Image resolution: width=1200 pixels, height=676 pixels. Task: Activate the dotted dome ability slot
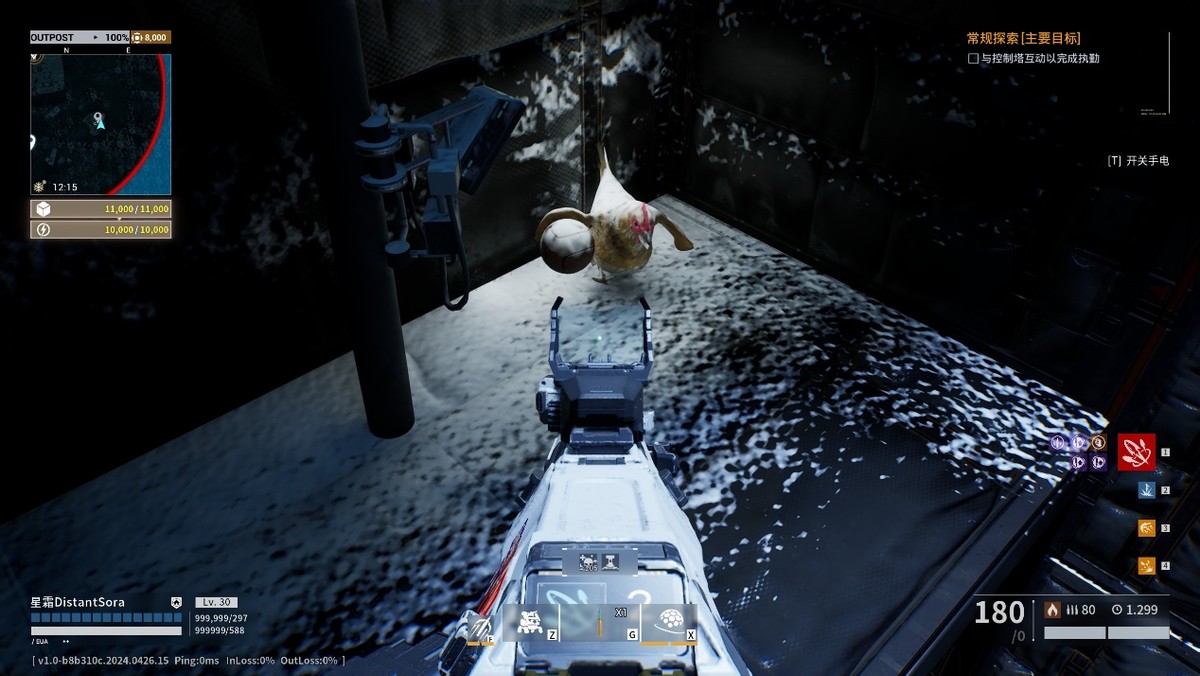669,623
